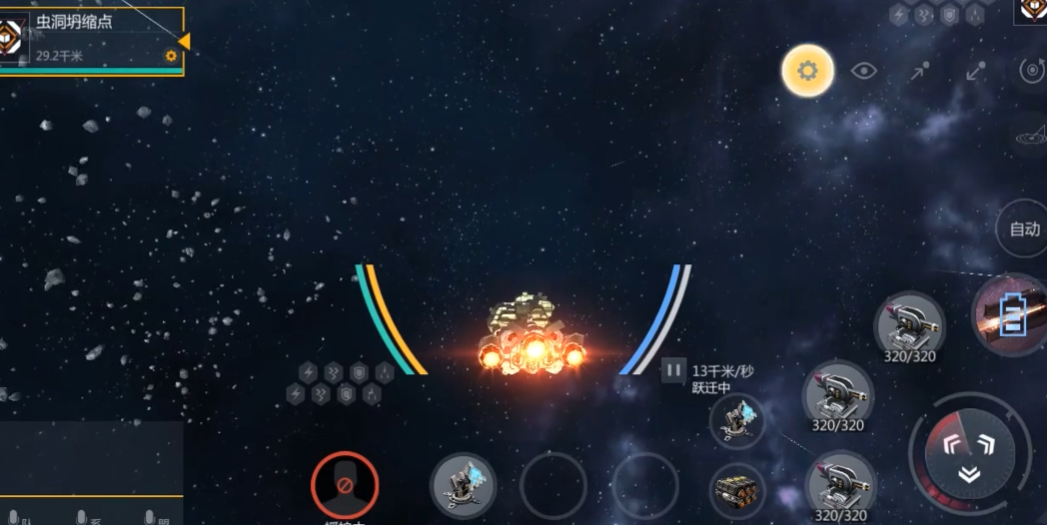Activate the ammo crate module

coord(738,492)
